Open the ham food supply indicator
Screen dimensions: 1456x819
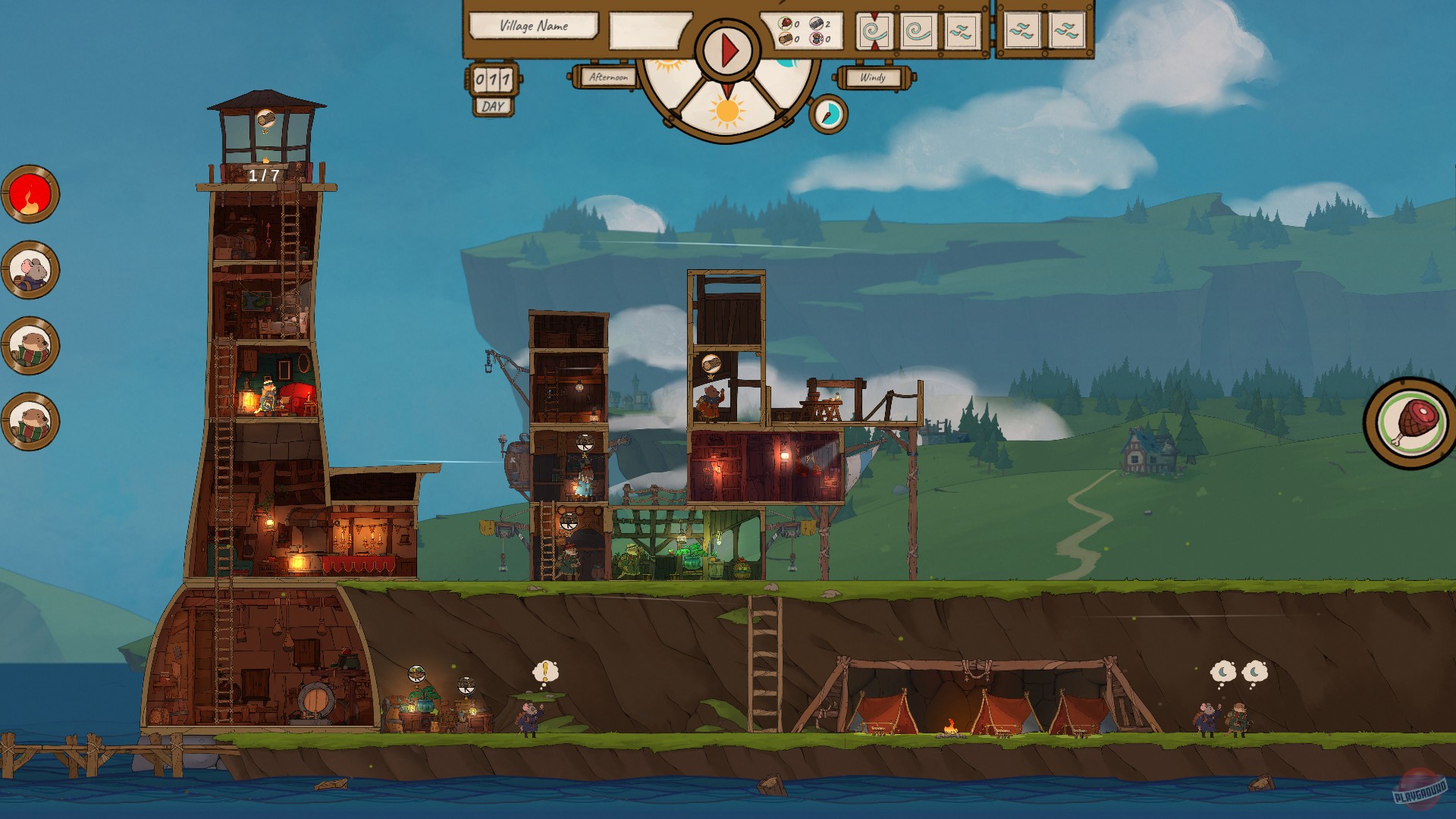pos(1409,418)
